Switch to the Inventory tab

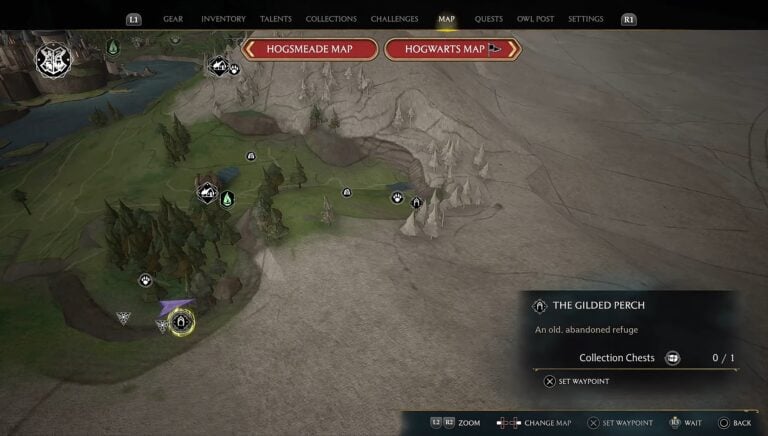pyautogui.click(x=223, y=19)
